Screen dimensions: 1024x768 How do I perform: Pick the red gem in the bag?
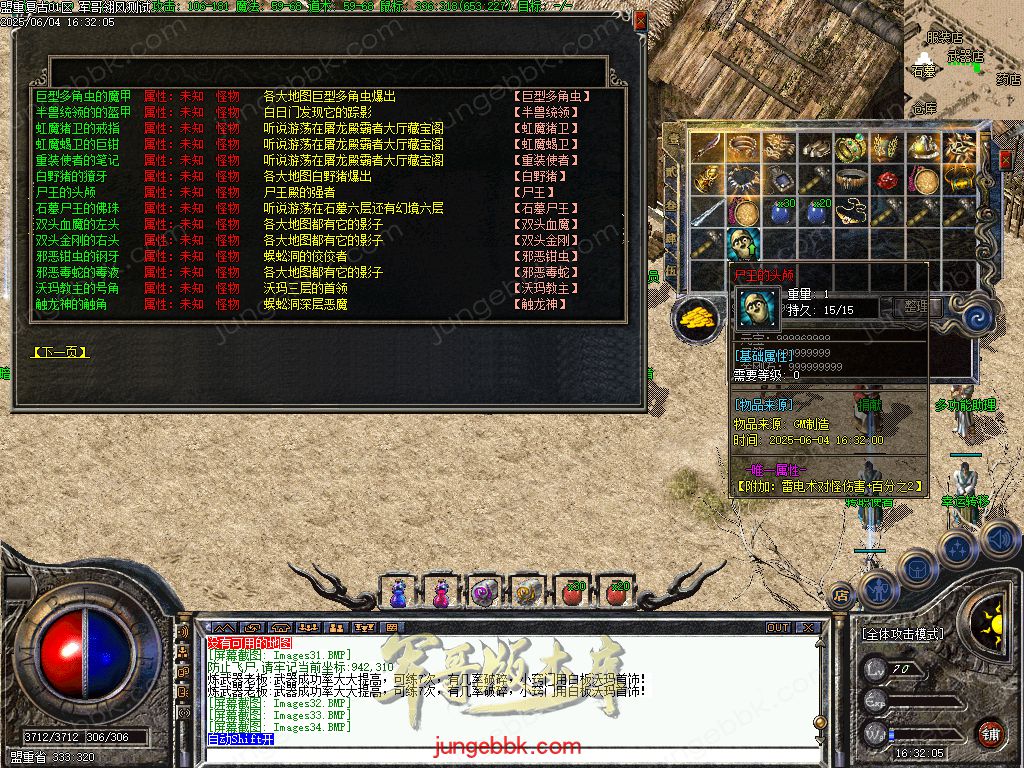pyautogui.click(x=887, y=180)
